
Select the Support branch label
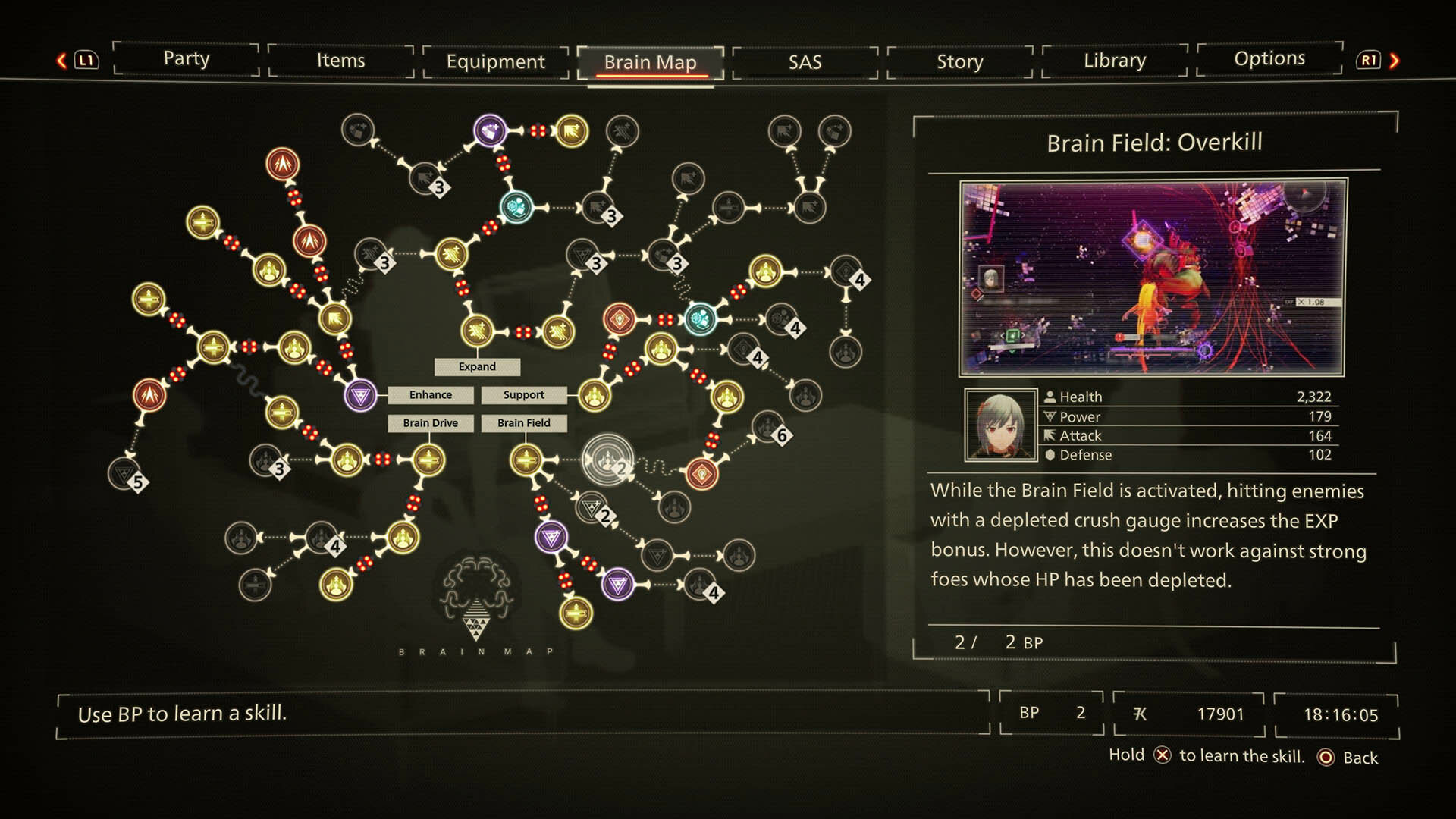point(523,395)
